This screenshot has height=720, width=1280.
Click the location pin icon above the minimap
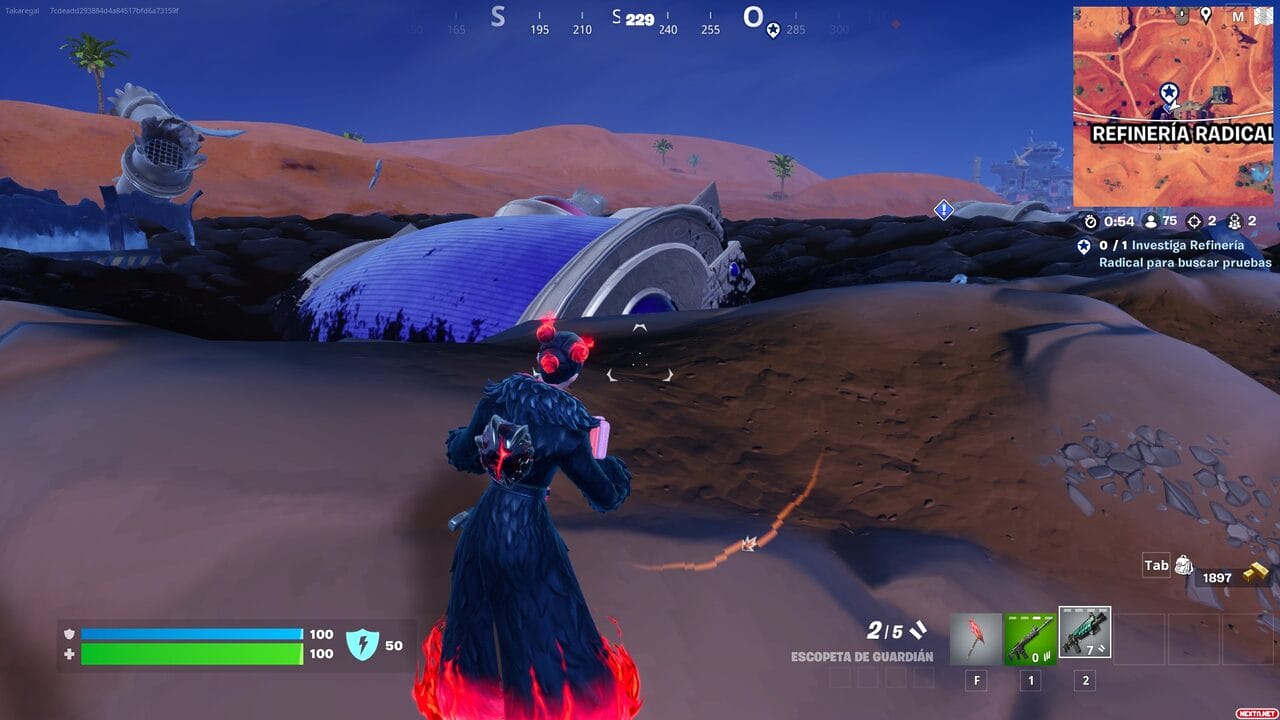(x=1206, y=13)
